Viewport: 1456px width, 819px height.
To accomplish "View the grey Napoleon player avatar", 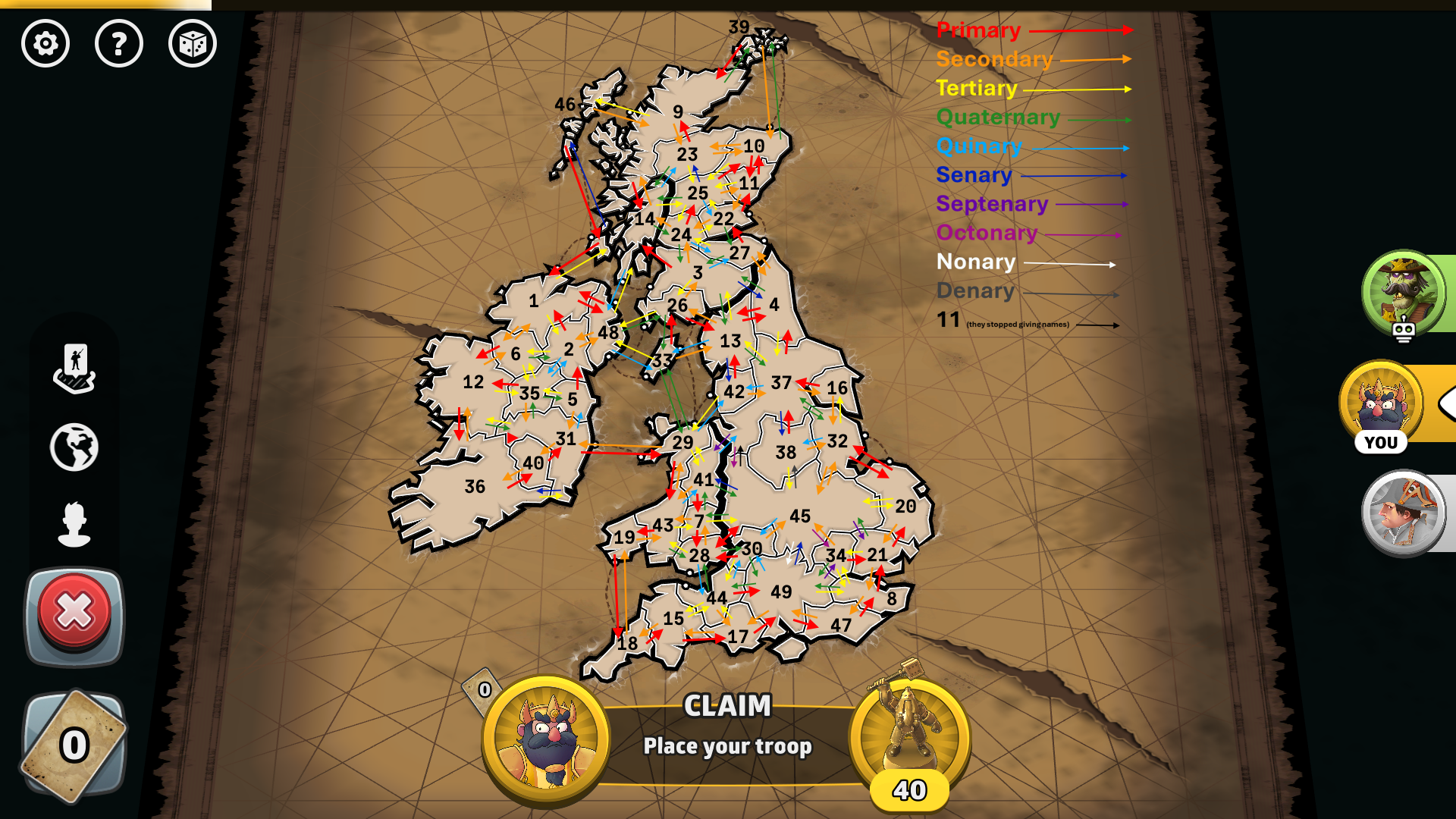I will tap(1403, 513).
